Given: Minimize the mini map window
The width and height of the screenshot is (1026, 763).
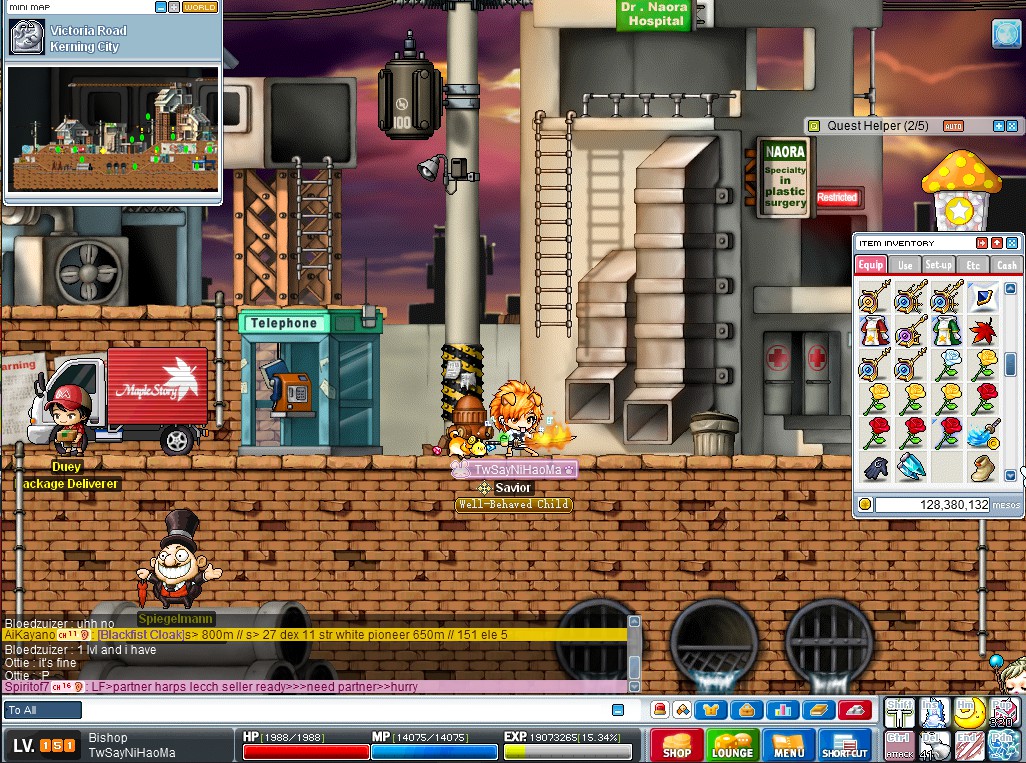Looking at the screenshot, I should pyautogui.click(x=162, y=7).
